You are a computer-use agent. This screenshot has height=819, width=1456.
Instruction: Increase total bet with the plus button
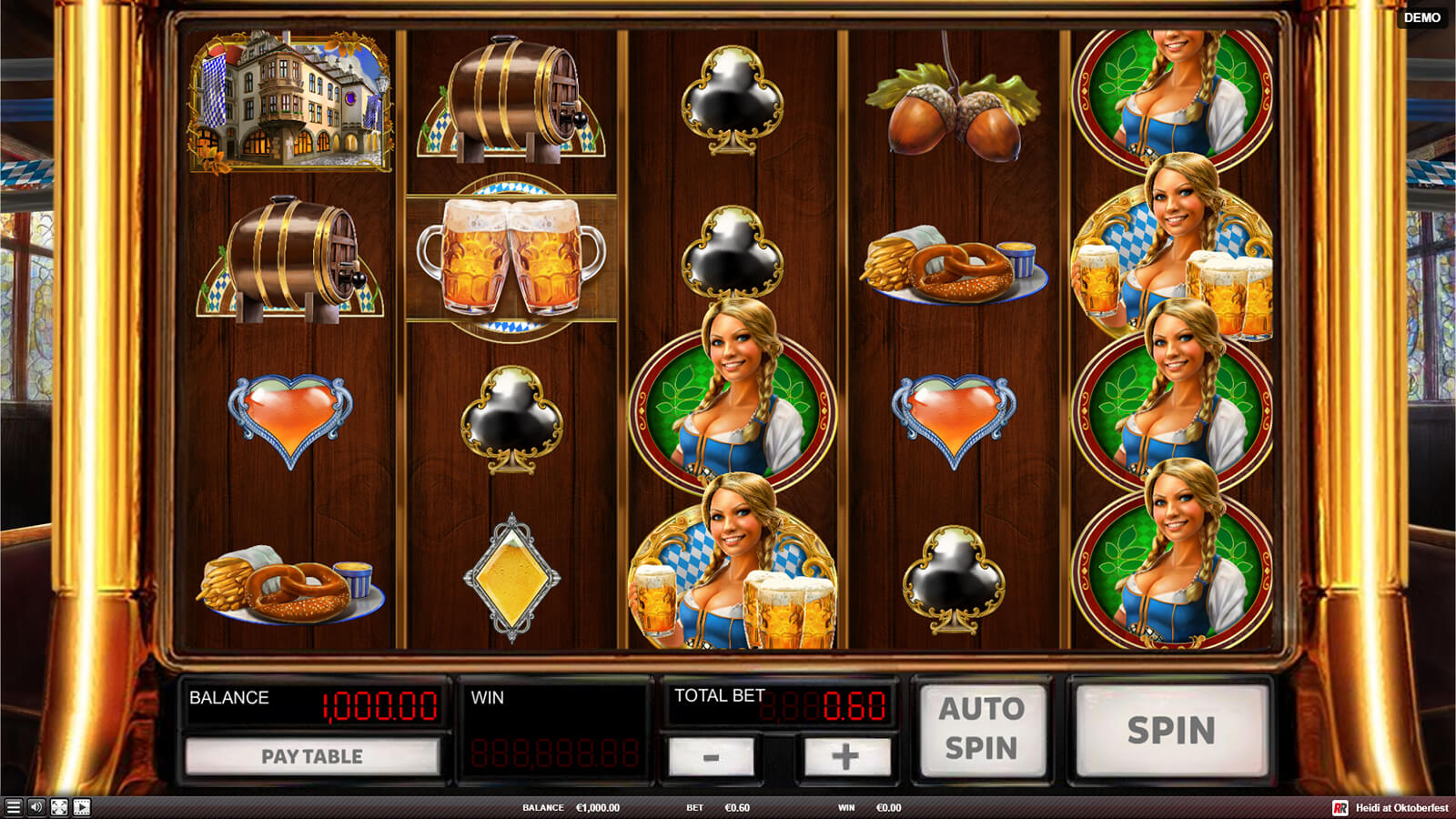click(x=844, y=757)
